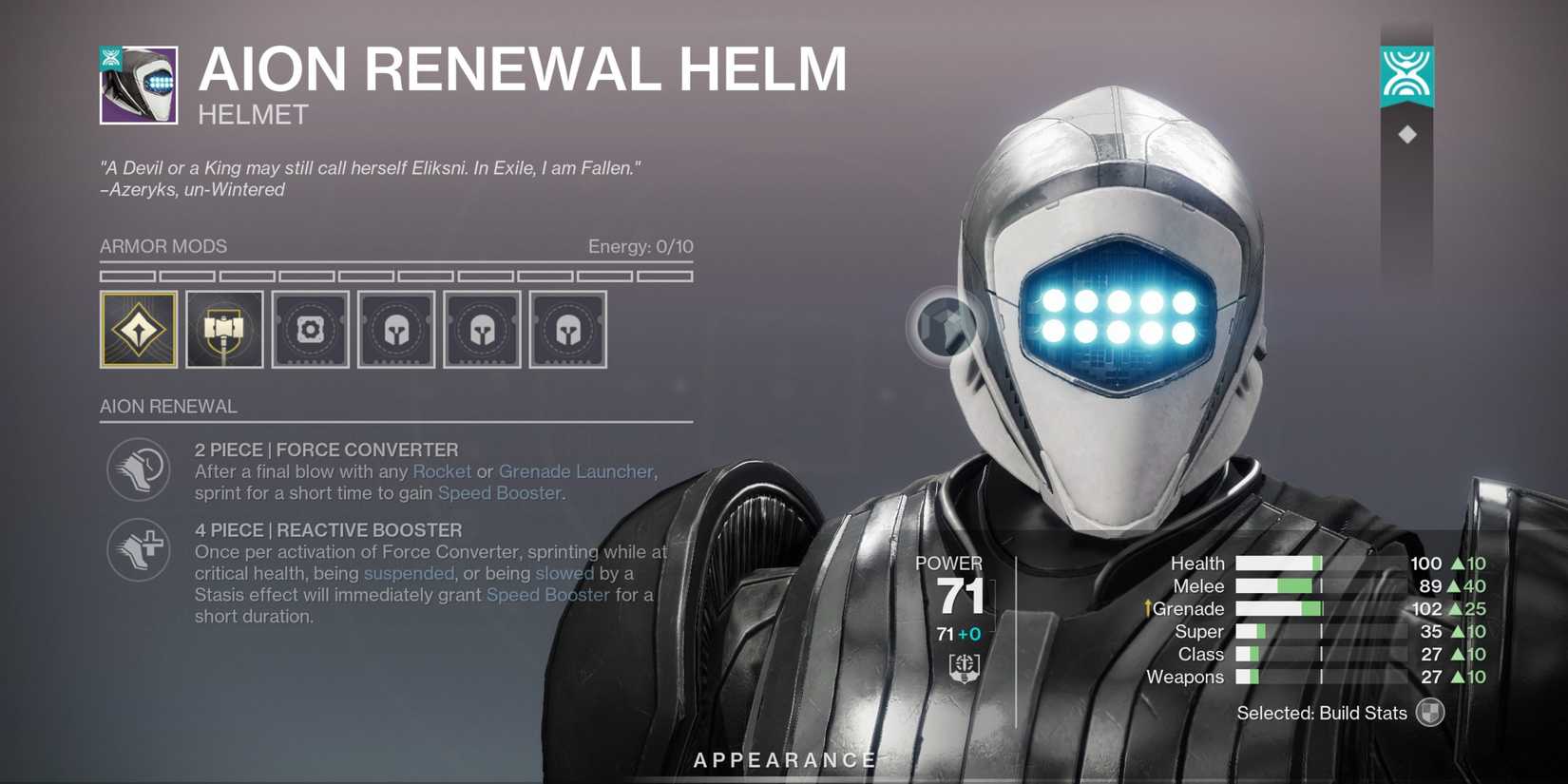The width and height of the screenshot is (1568, 784).
Task: Click the Aion Renewal Helm thumbnail
Action: click(x=138, y=85)
